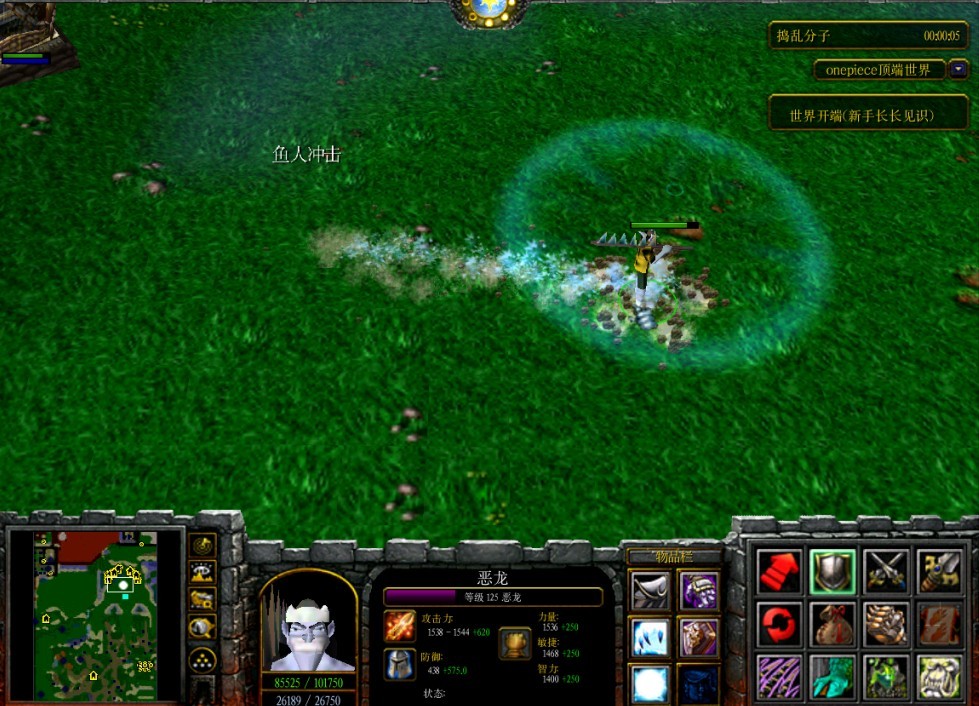This screenshot has height=706, width=979.
Task: Click the ice claws inventory item
Action: pos(650,638)
